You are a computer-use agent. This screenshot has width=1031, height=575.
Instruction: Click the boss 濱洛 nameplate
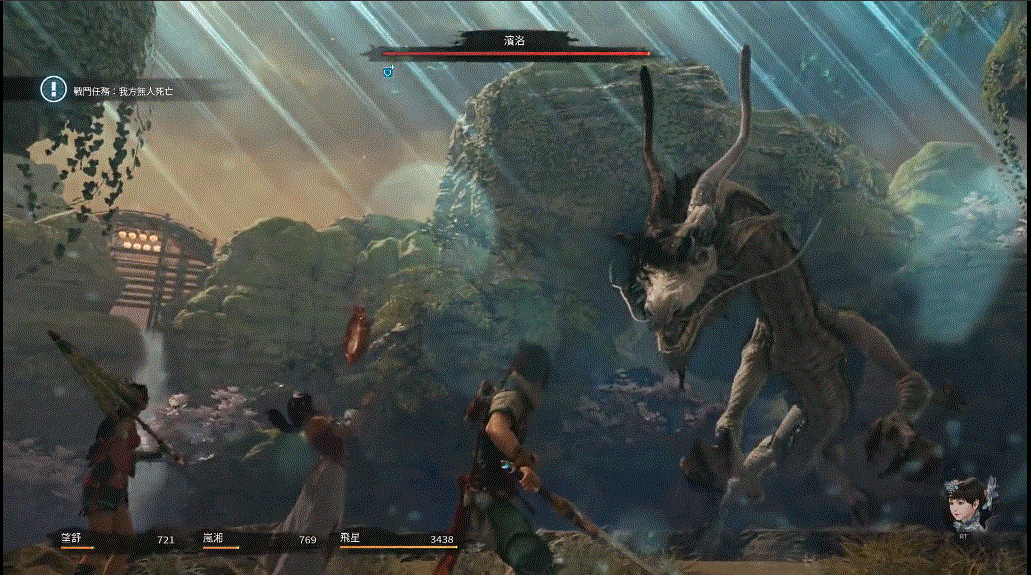click(514, 40)
